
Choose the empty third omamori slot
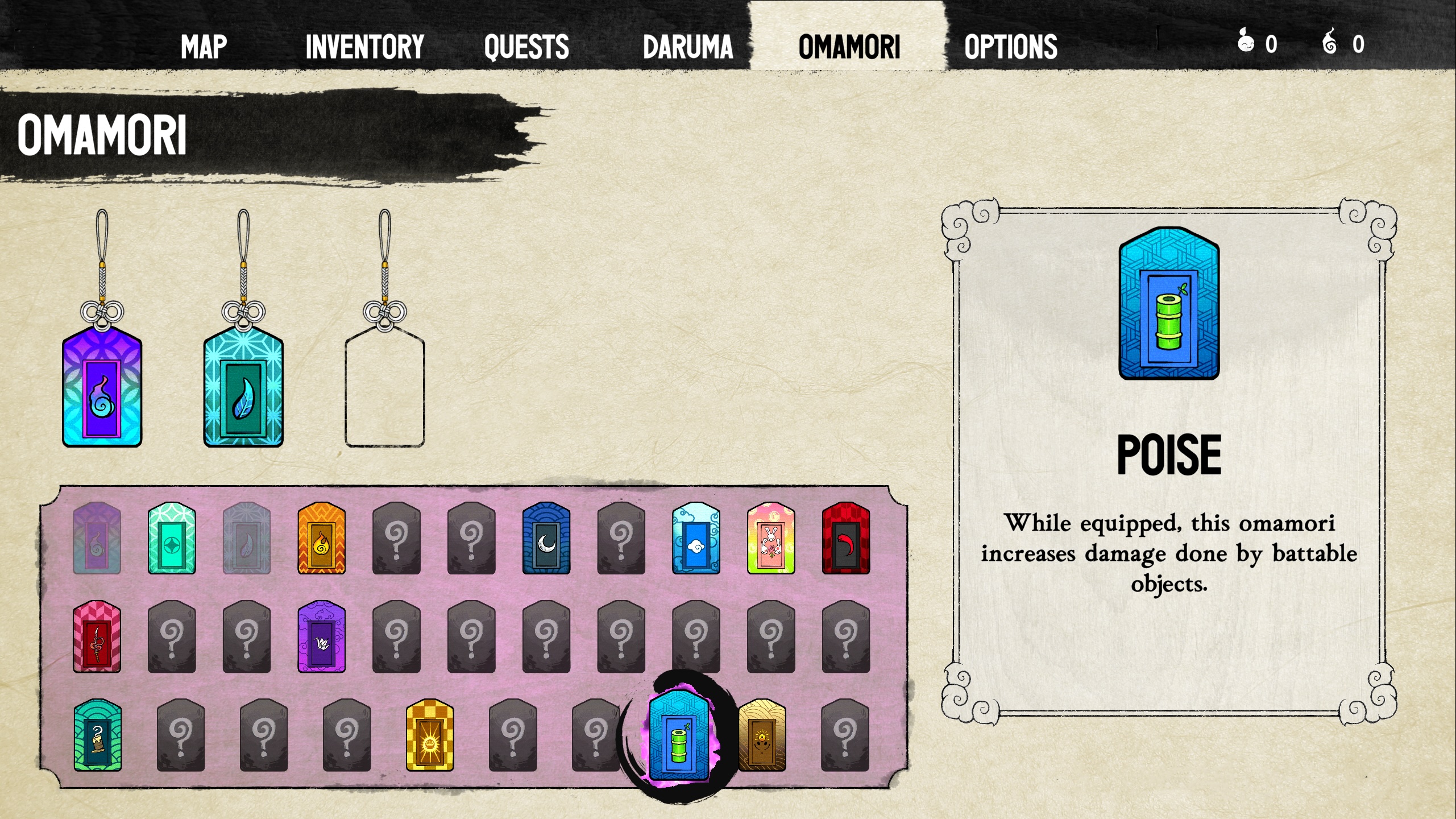click(385, 388)
